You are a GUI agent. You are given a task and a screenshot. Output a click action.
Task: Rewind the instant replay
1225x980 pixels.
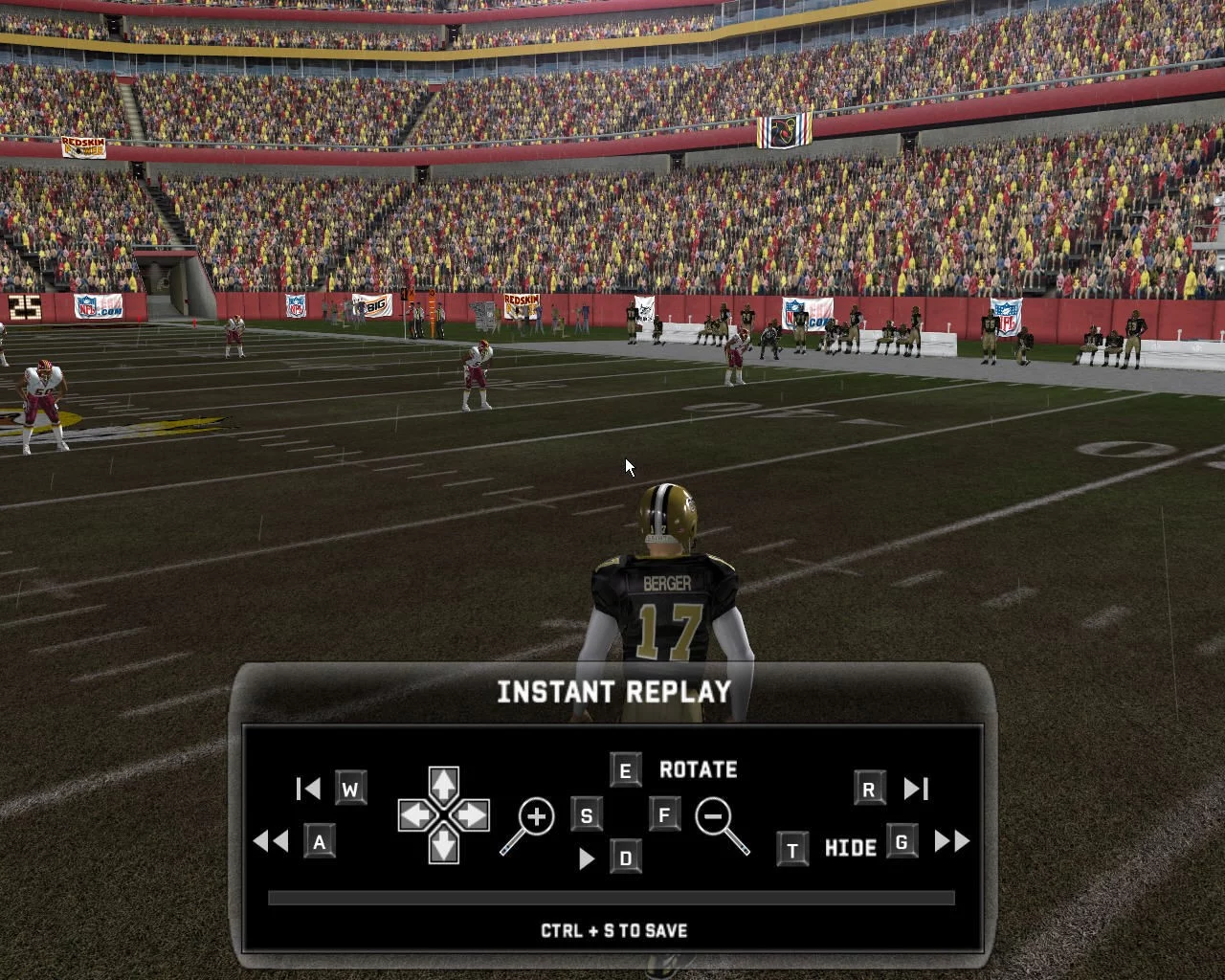(x=271, y=841)
